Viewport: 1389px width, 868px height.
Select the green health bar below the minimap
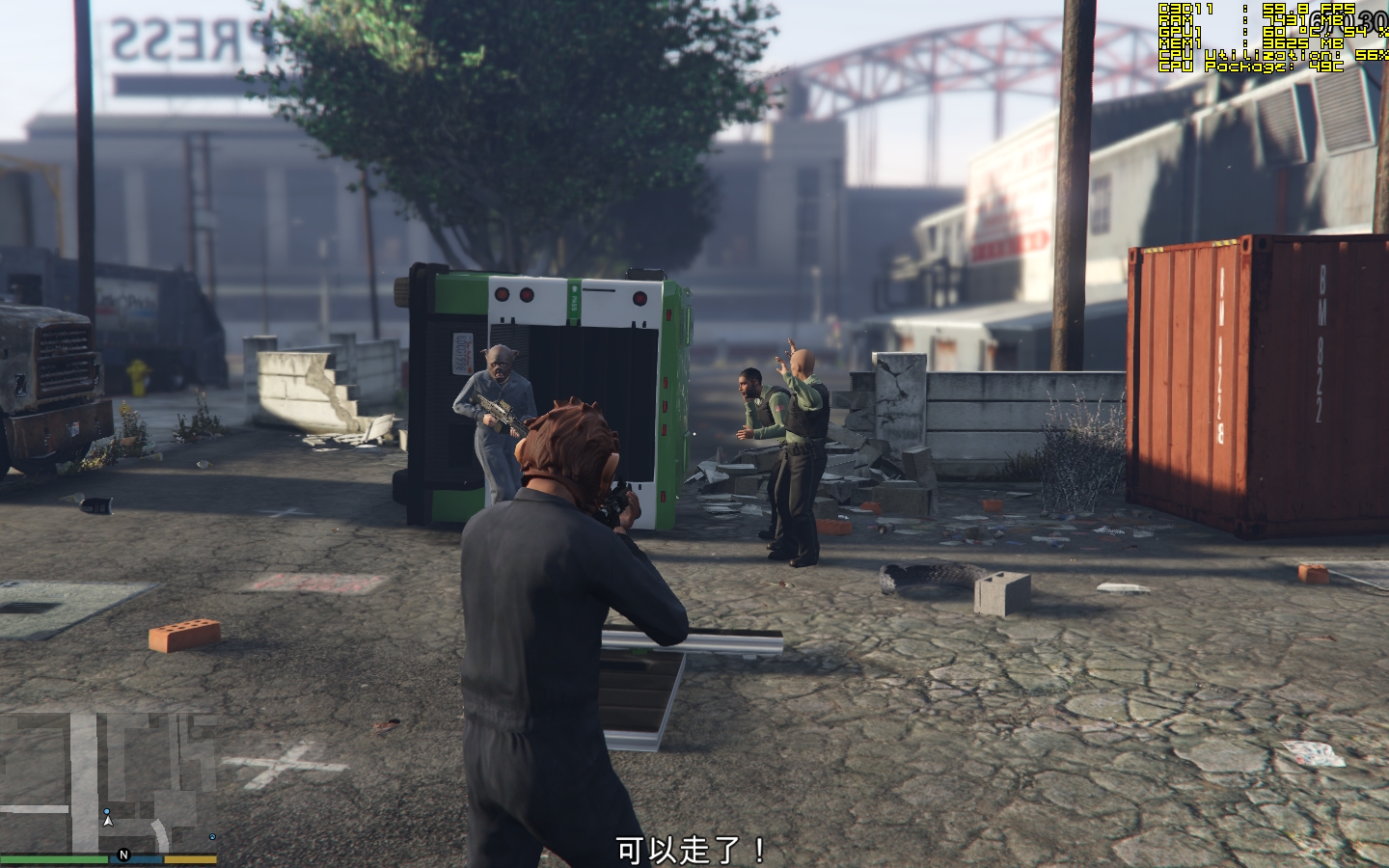point(54,857)
